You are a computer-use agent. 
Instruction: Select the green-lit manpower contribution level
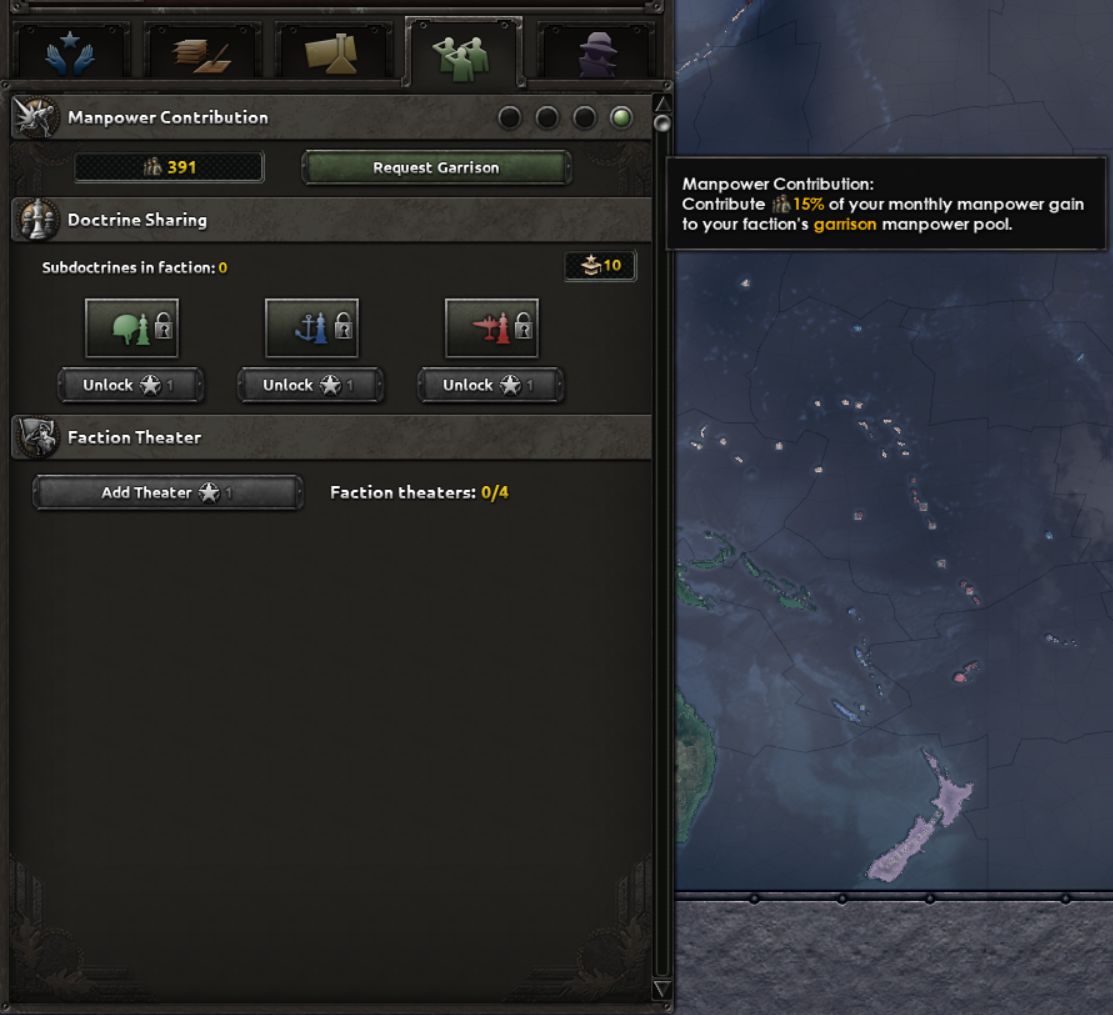(621, 118)
